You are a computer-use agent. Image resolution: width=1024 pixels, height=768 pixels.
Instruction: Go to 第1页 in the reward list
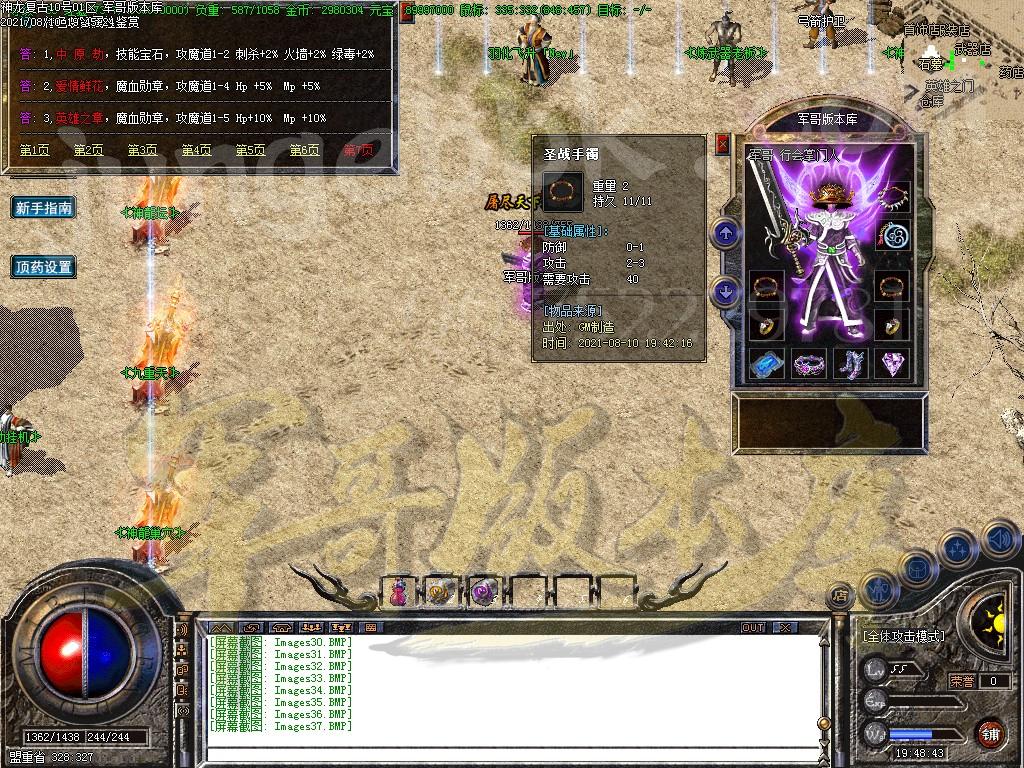pyautogui.click(x=34, y=150)
